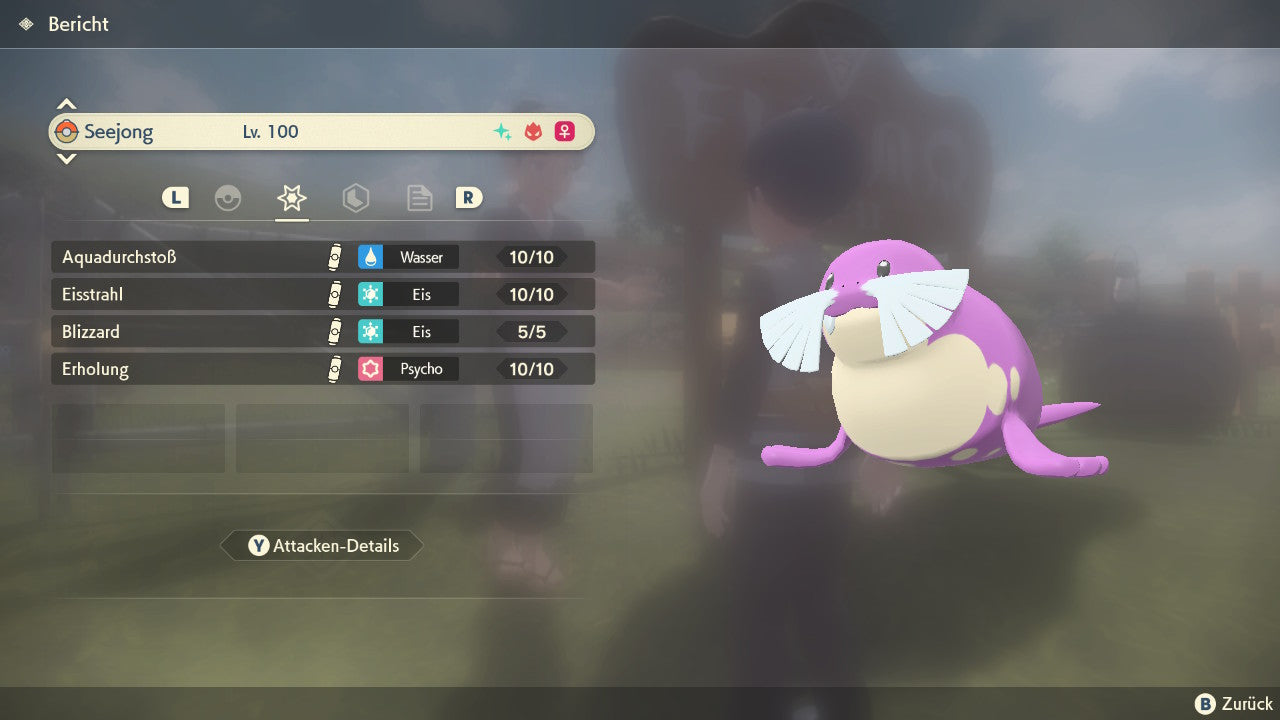Select the Aquadurchstoß move row
1280x720 pixels.
322,257
